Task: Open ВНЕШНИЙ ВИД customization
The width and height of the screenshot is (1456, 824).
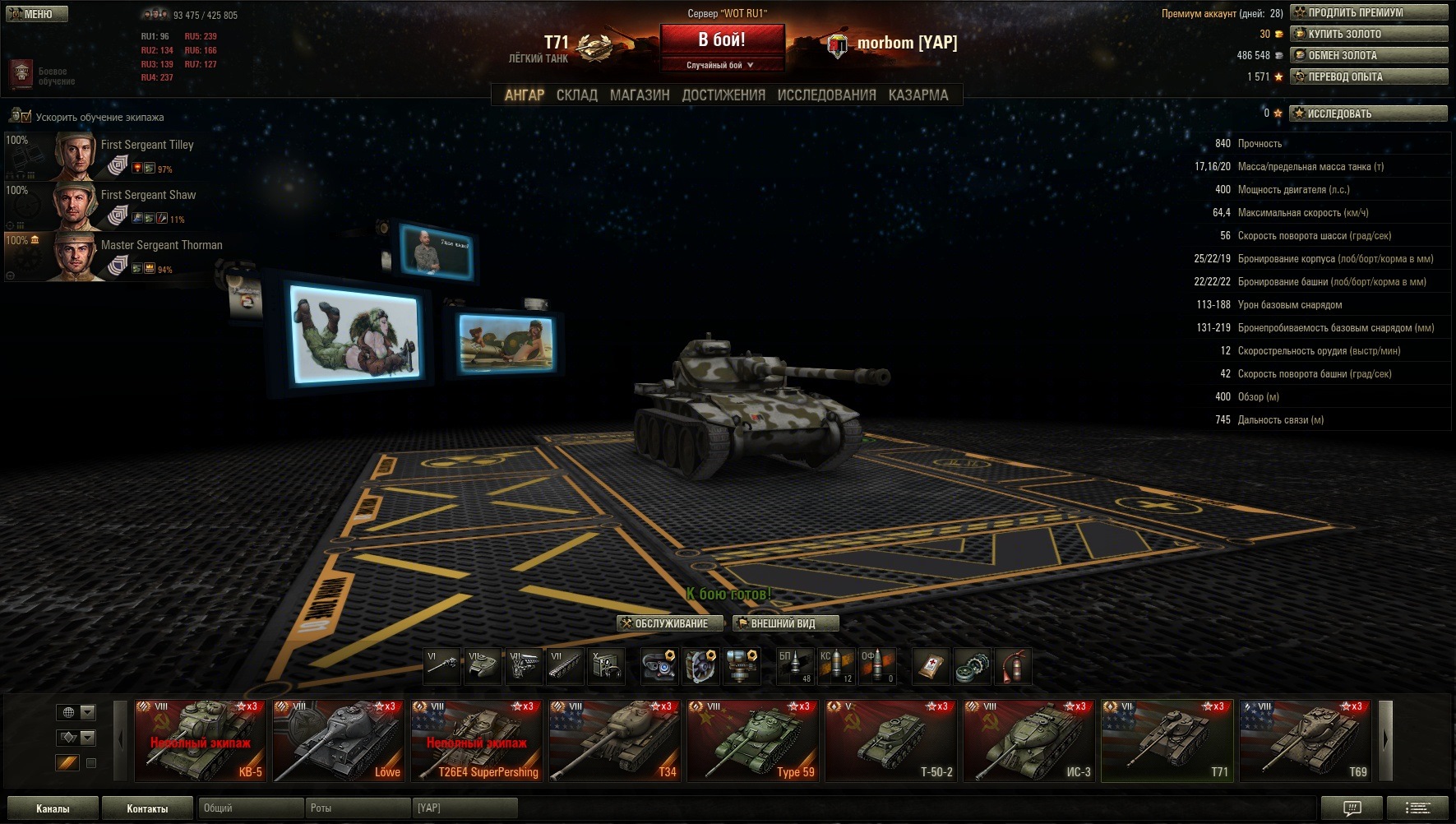Action: [785, 623]
